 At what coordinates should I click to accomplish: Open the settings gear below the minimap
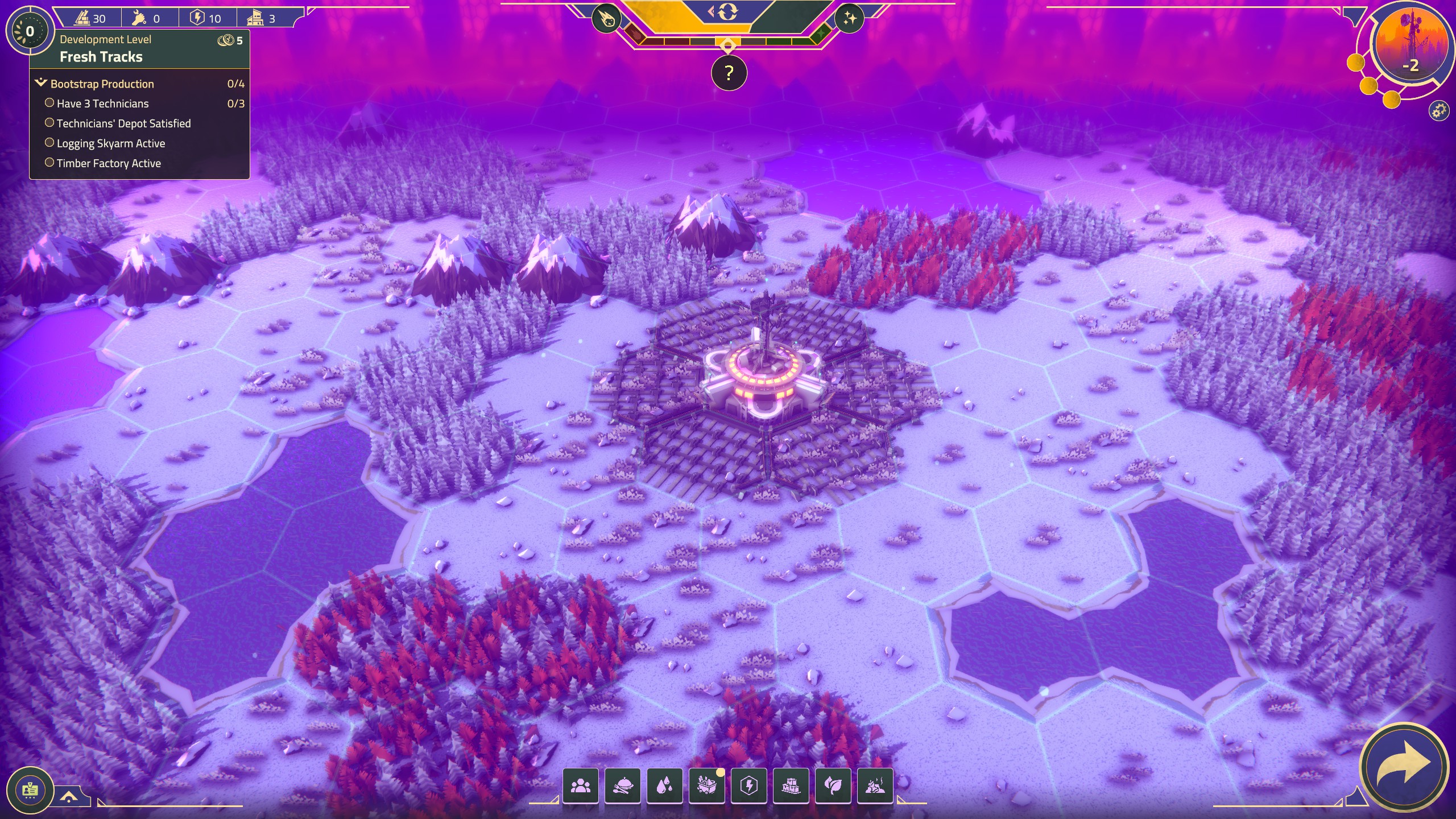(1440, 111)
